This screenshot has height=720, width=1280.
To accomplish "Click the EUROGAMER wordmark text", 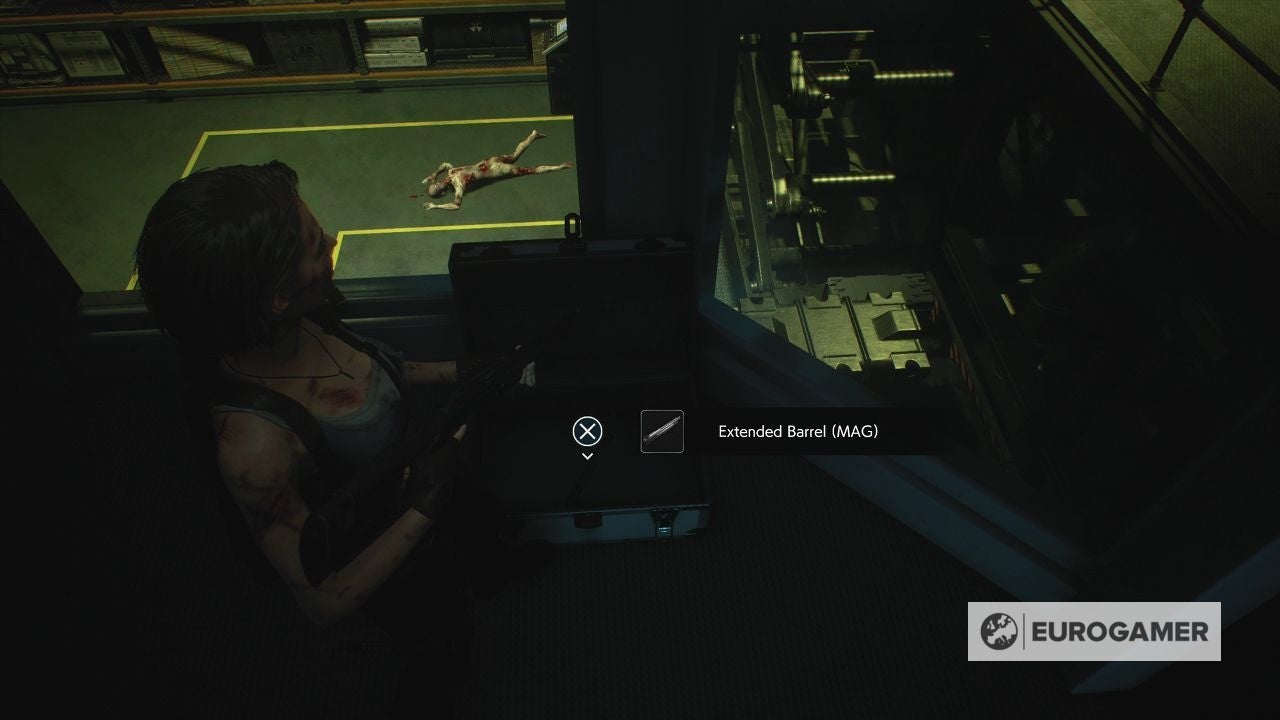I will (x=1118, y=631).
